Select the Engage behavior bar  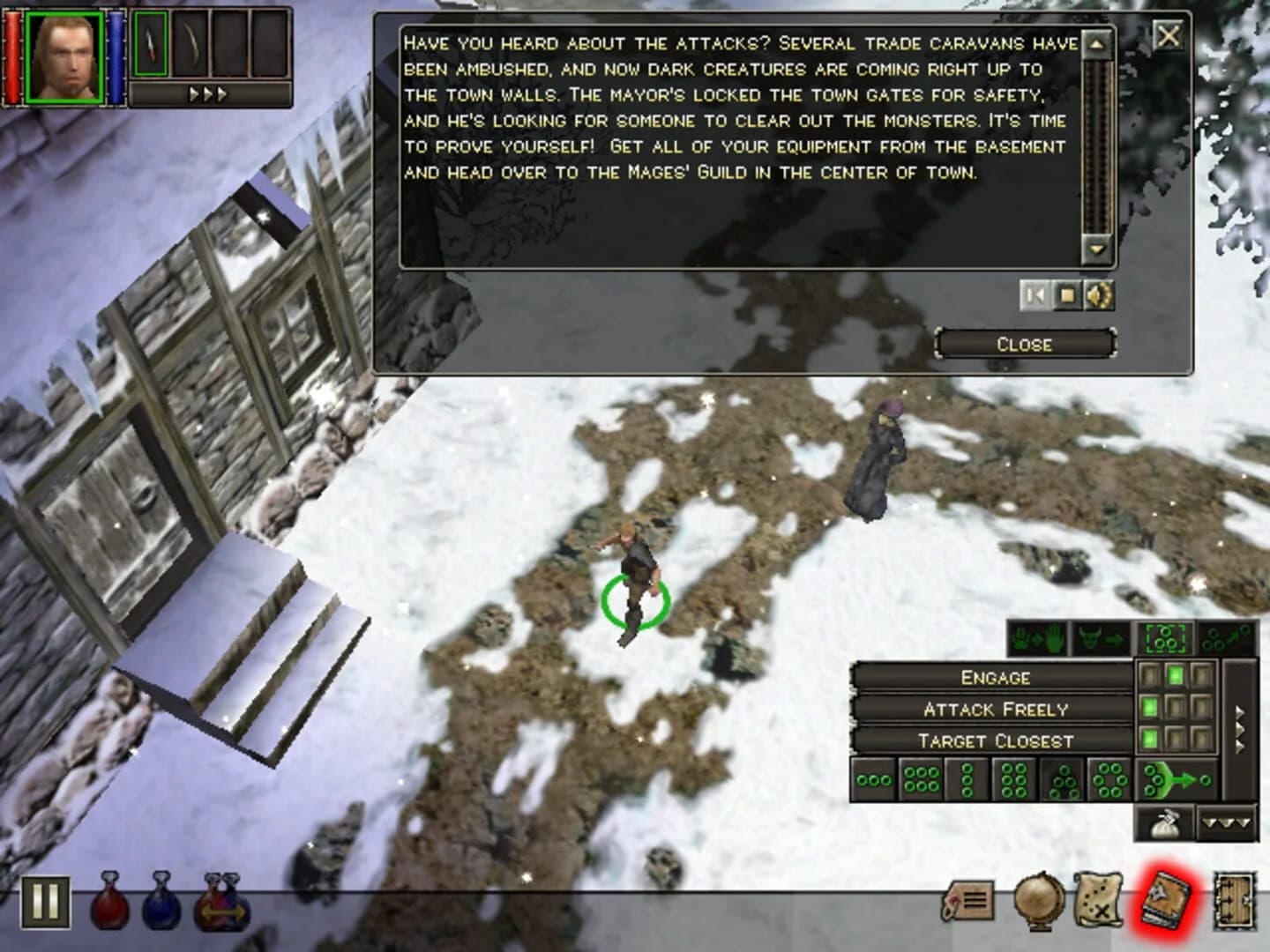click(x=995, y=677)
